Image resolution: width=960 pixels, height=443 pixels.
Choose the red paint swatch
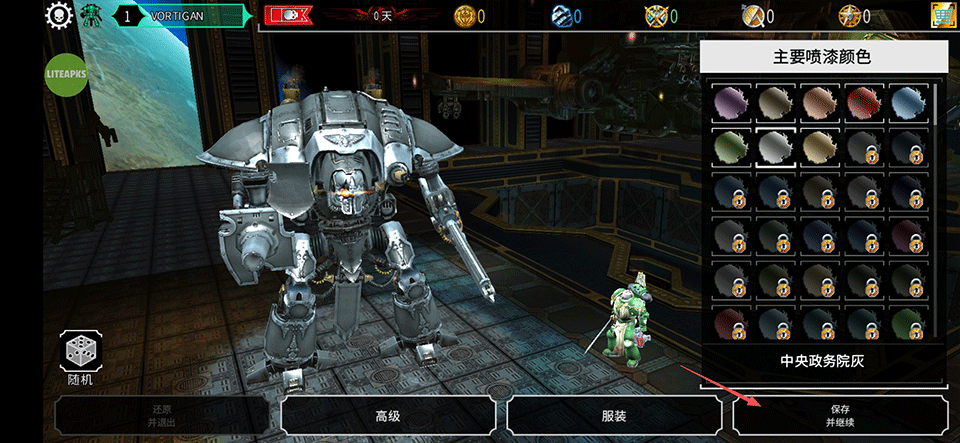click(862, 102)
